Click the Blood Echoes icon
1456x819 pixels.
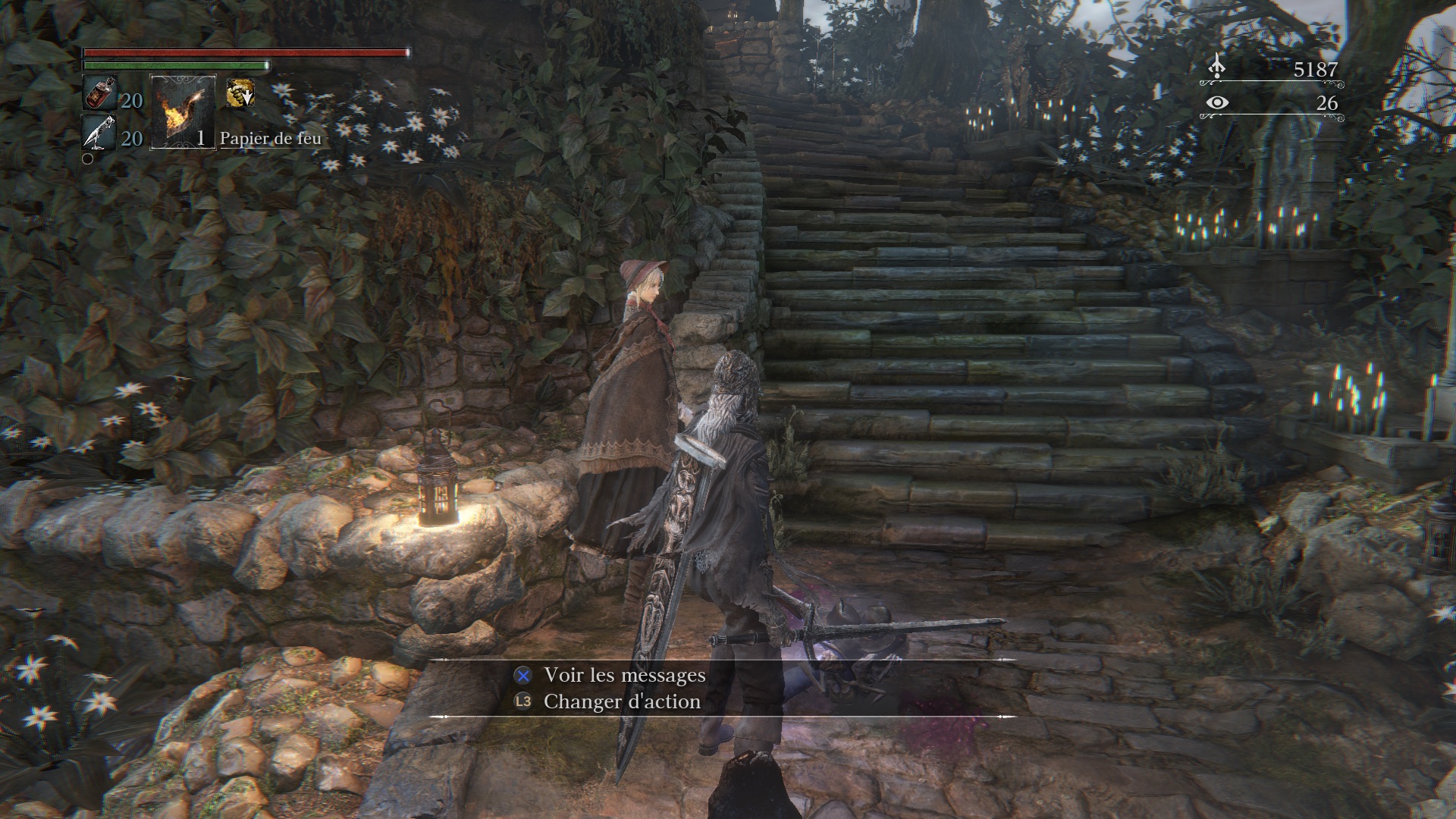click(x=1216, y=67)
